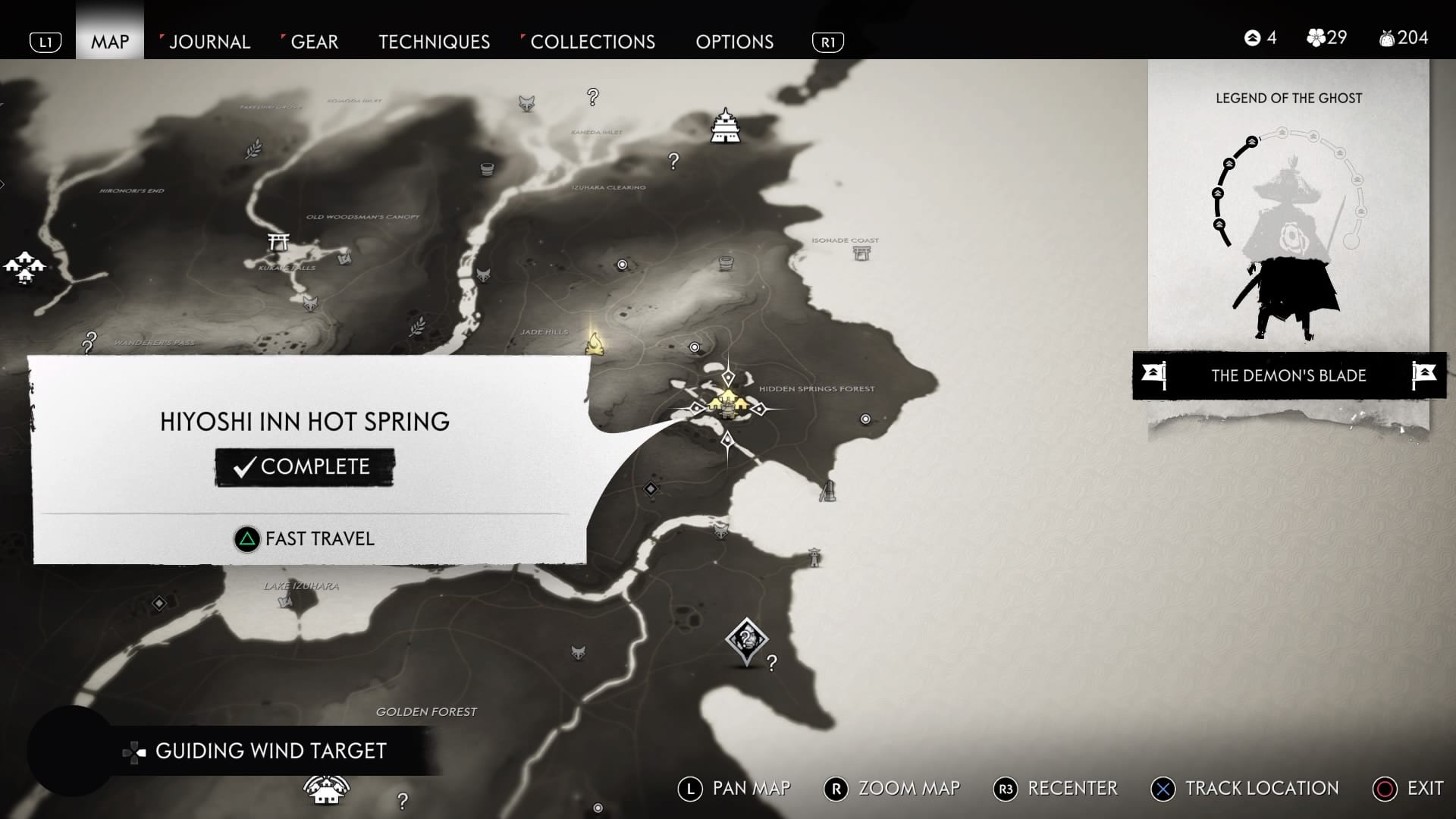Select the fox den marker at top of map
Screen dimensions: 1456x819
526,103
